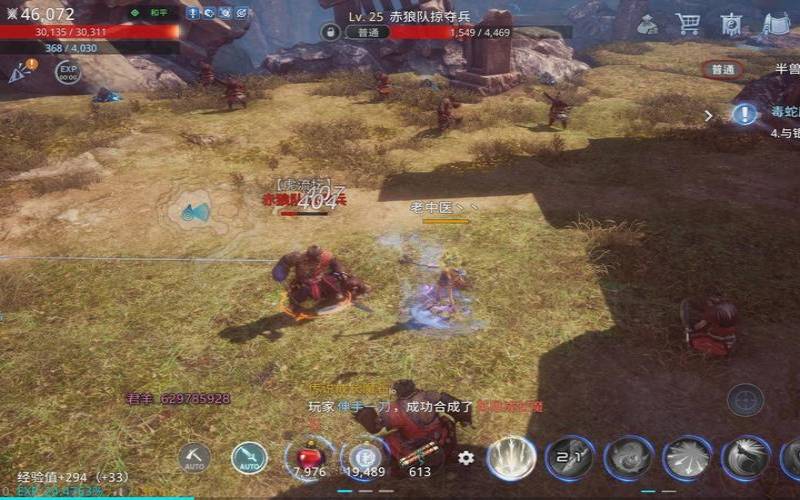
Task: Open the scroll menu icon
Action: pyautogui.click(x=776, y=22)
